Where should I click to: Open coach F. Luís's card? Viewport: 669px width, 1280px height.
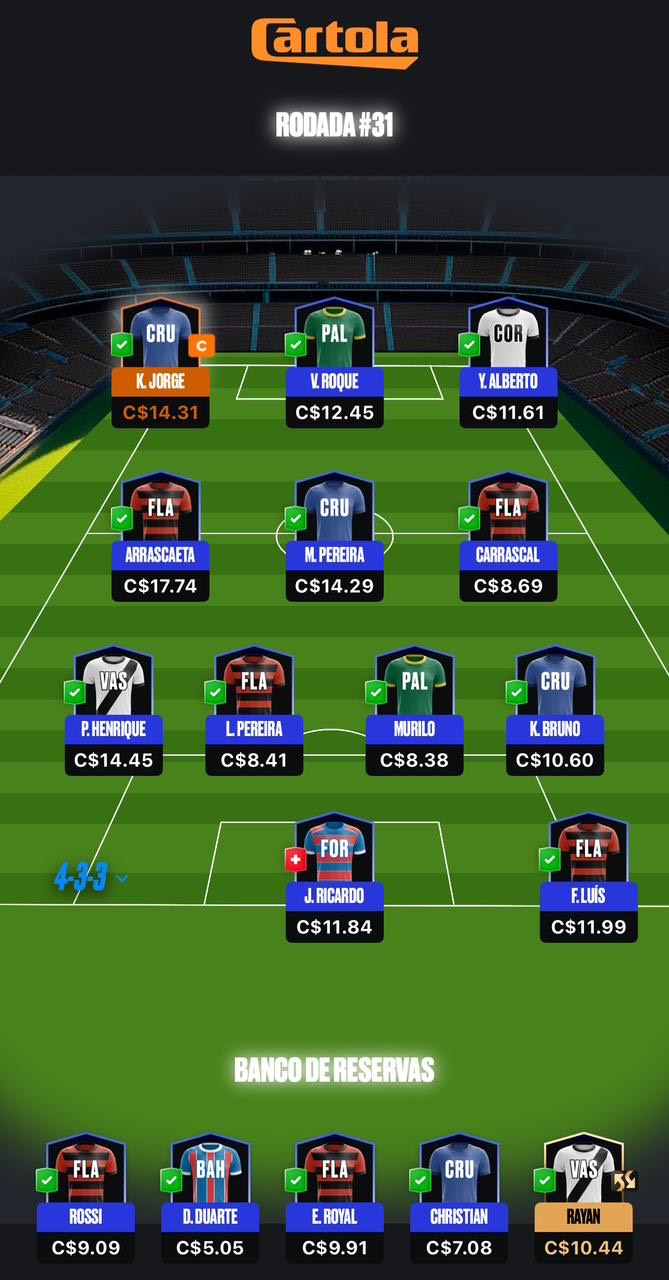pos(589,877)
